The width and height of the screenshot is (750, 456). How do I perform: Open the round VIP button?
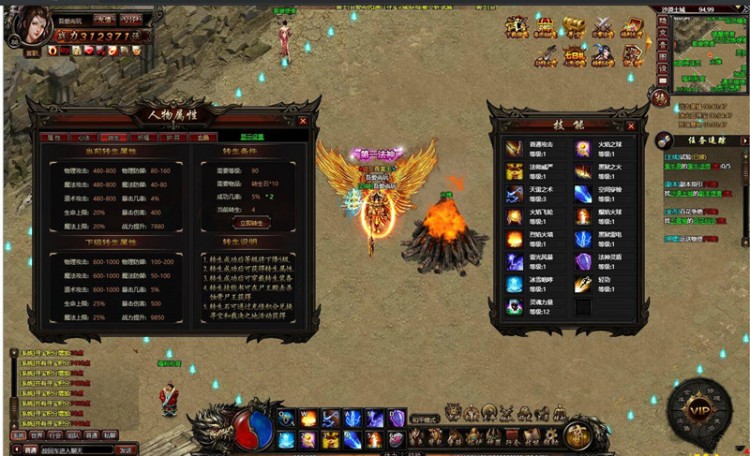point(699,409)
